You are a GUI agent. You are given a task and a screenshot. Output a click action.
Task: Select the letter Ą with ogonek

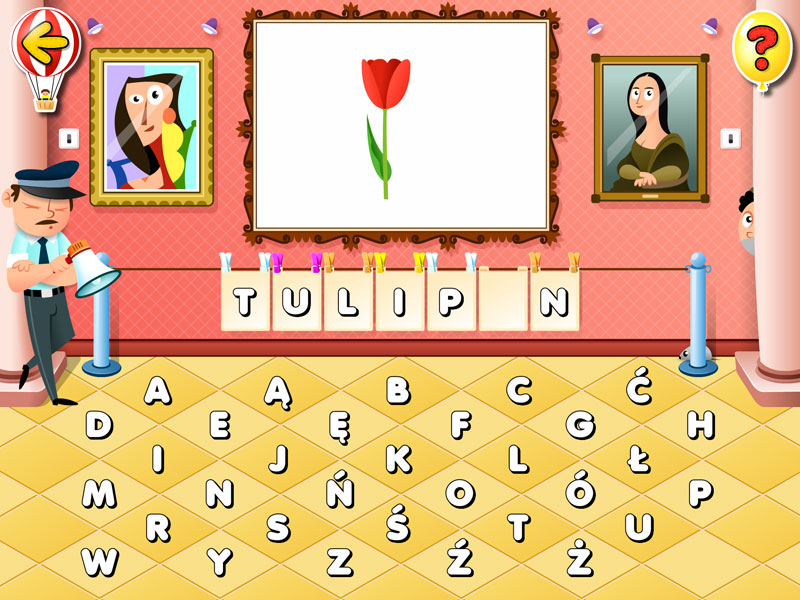[x=278, y=392]
